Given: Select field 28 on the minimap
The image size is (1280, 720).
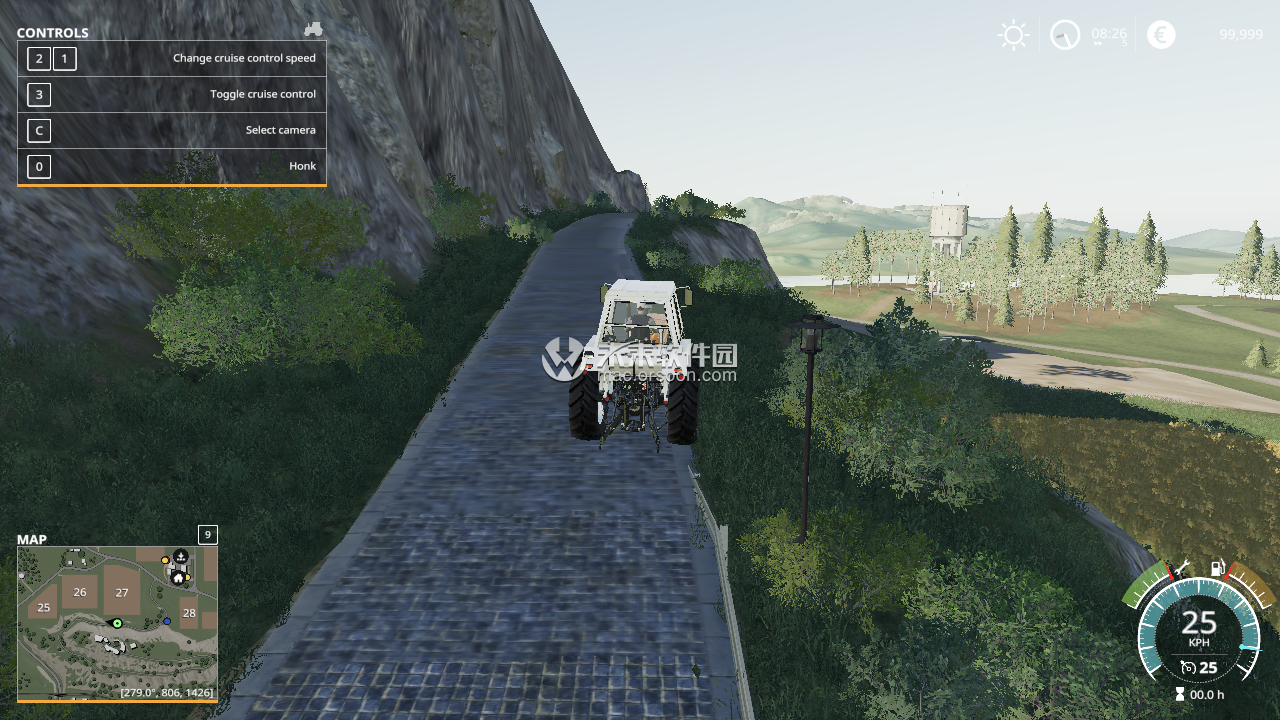Looking at the screenshot, I should (x=189, y=613).
